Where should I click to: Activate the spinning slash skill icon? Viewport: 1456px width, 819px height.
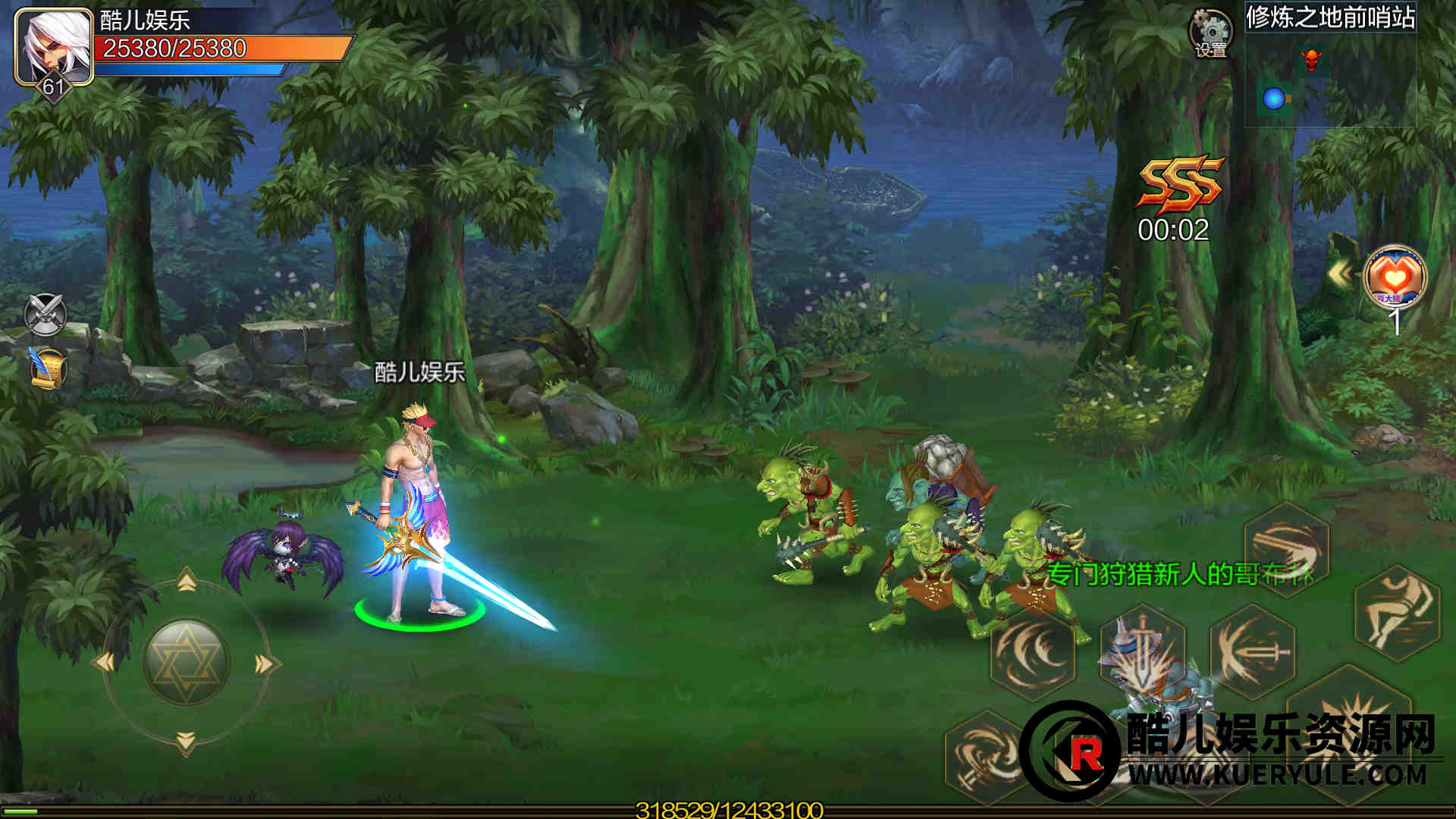1287,549
